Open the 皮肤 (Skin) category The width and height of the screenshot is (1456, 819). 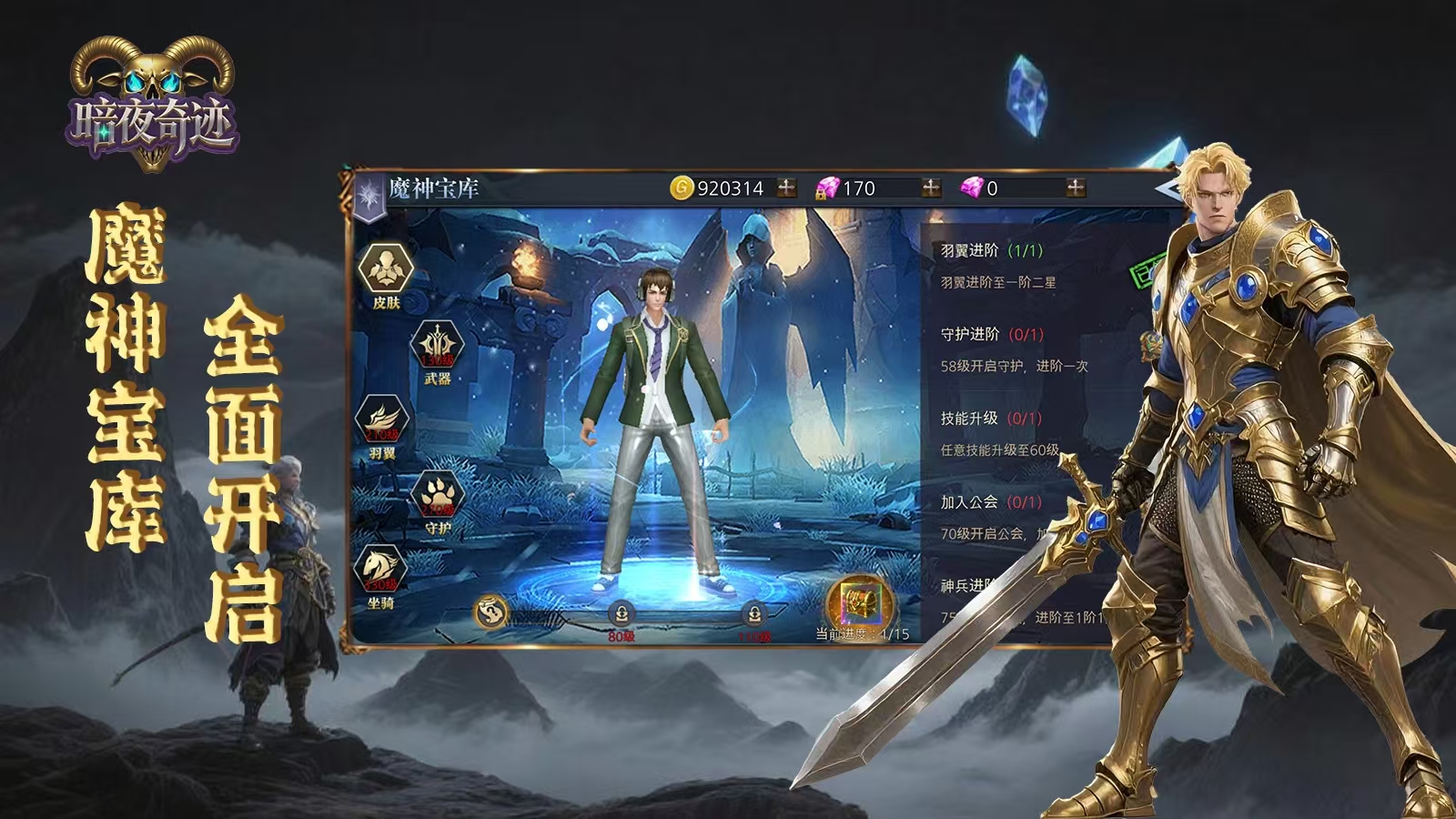click(x=386, y=270)
